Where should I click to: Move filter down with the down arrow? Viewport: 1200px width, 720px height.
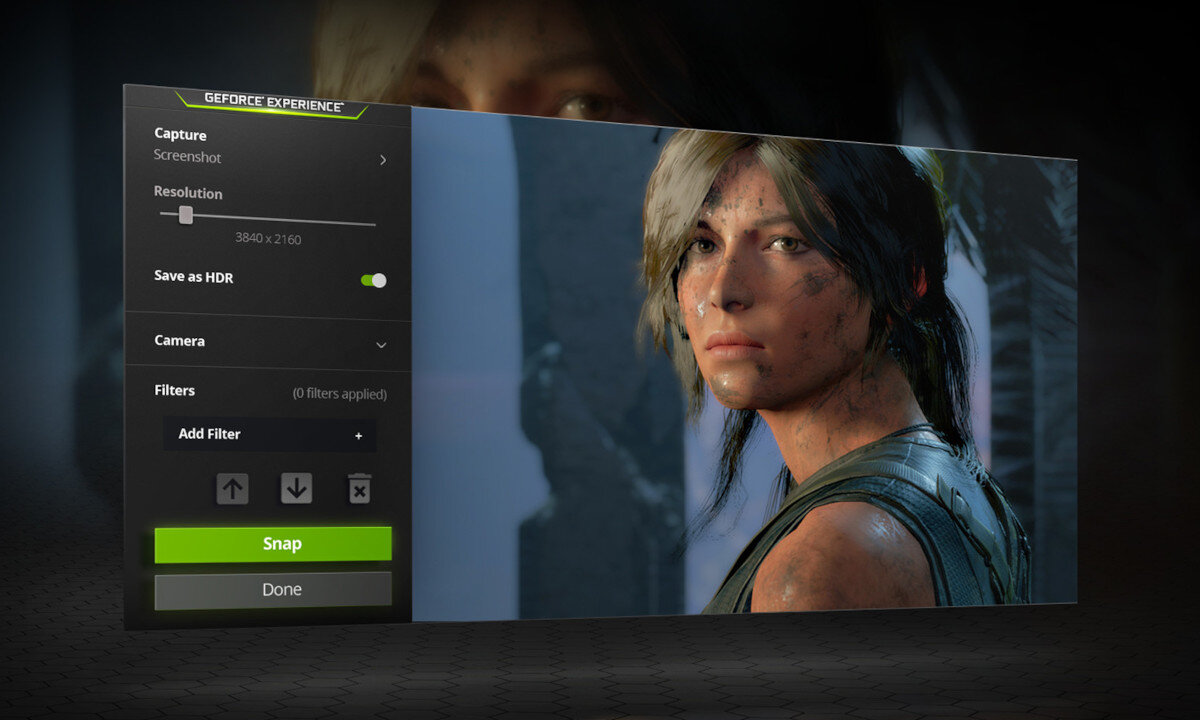coord(296,489)
